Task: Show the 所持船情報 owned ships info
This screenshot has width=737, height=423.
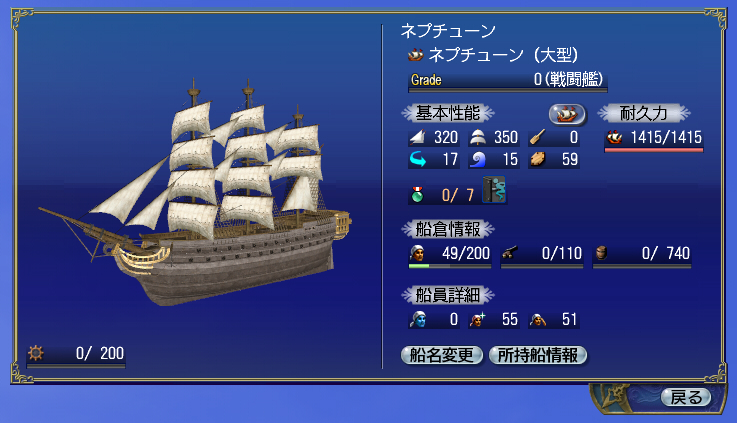Action: tap(537, 355)
